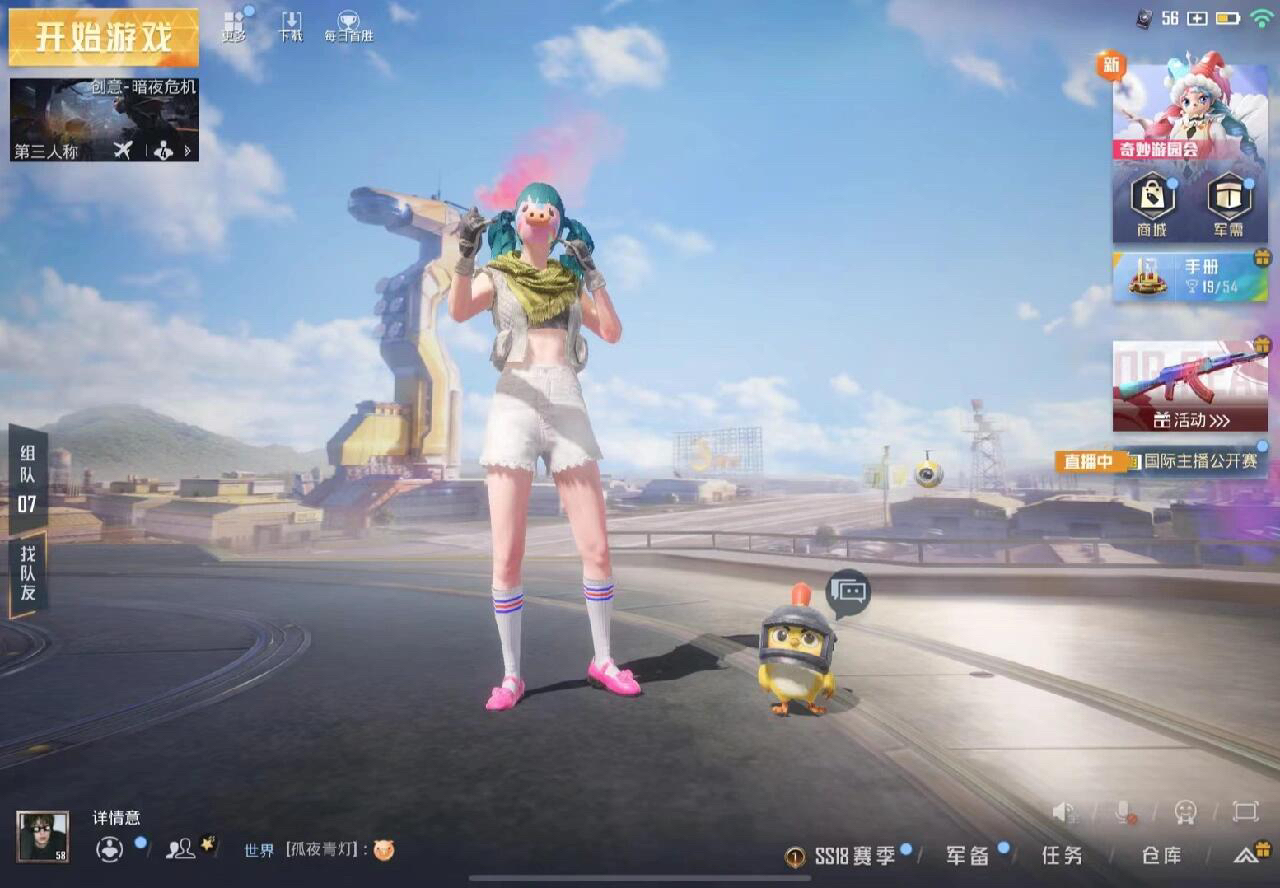1280x888 pixels.
Task: Start a match with 开始游戏
Action: pos(104,37)
